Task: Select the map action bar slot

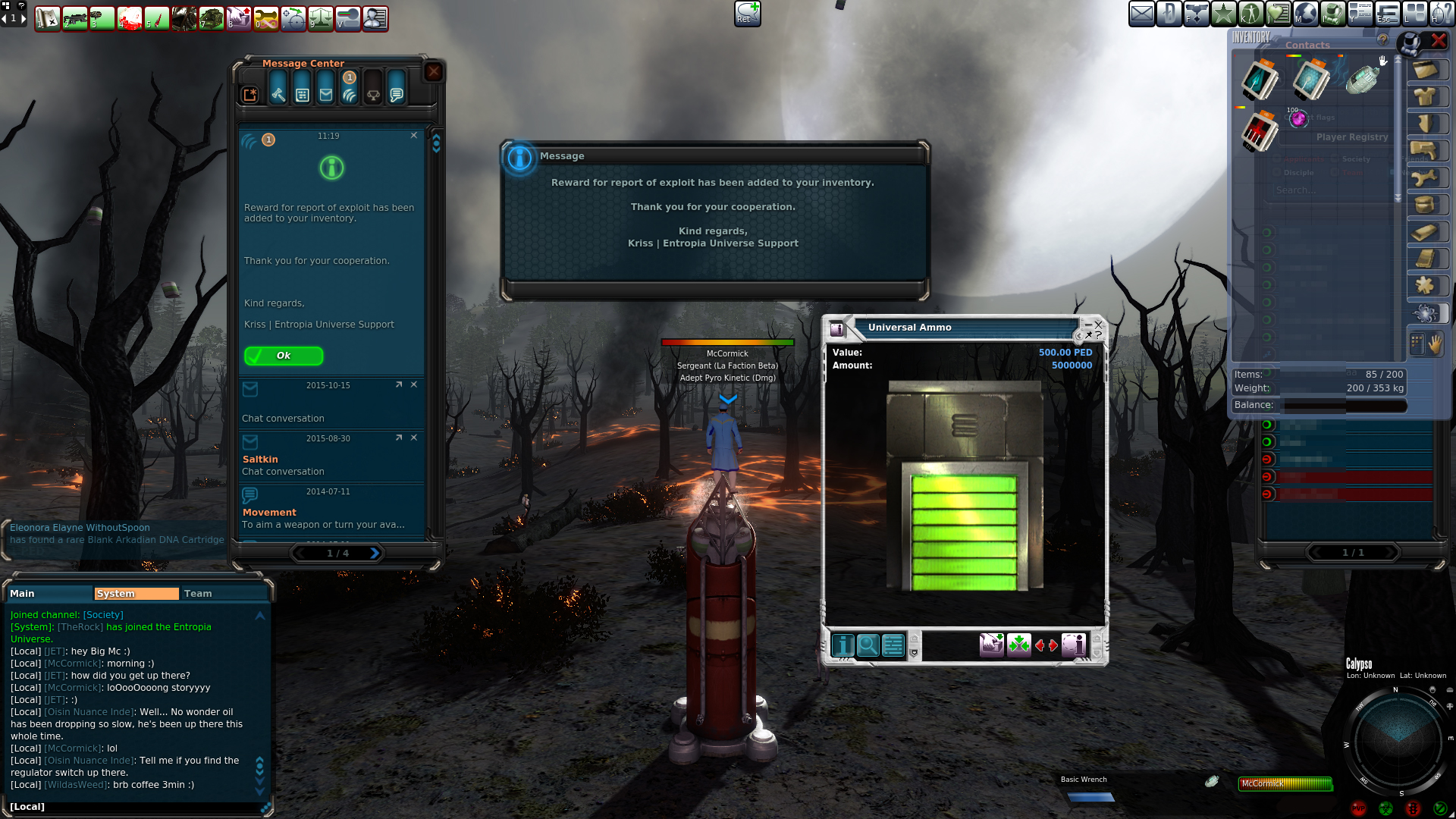Action: pos(47,18)
